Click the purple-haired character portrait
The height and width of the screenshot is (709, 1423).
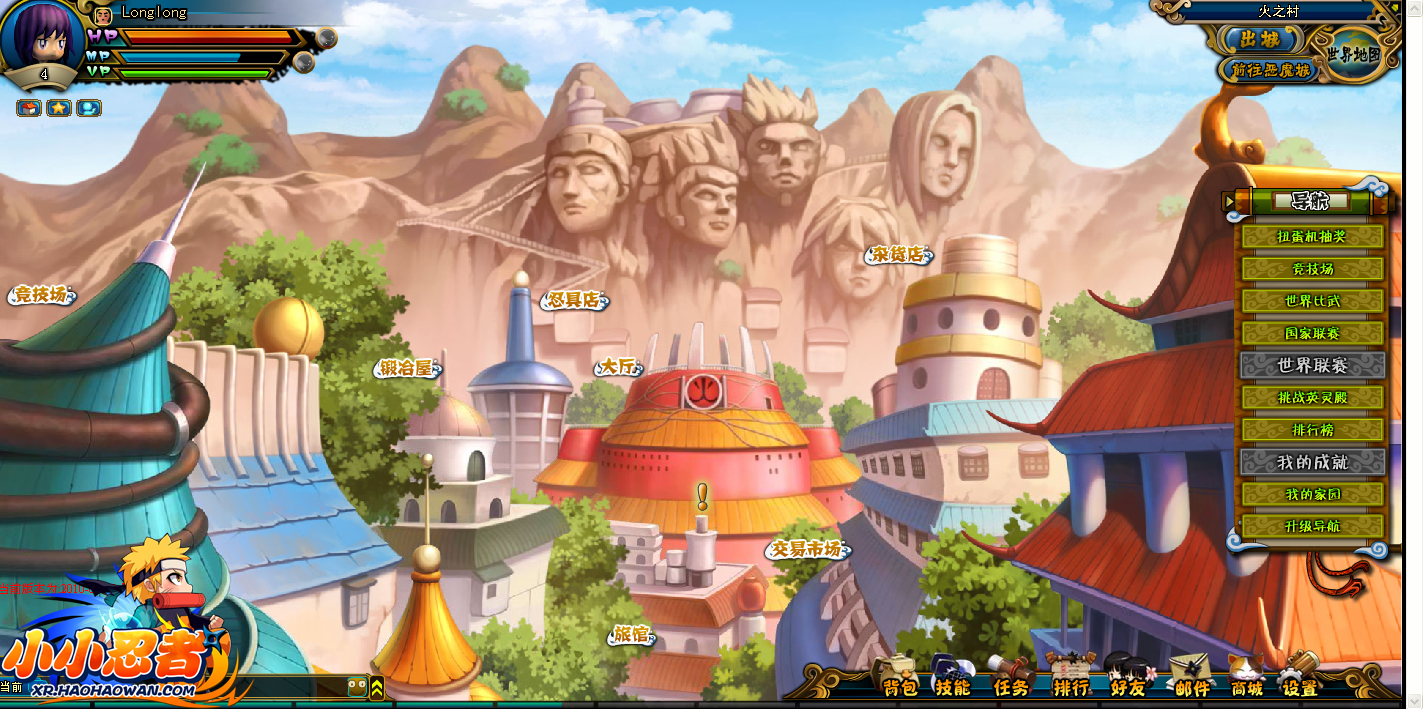[41, 36]
